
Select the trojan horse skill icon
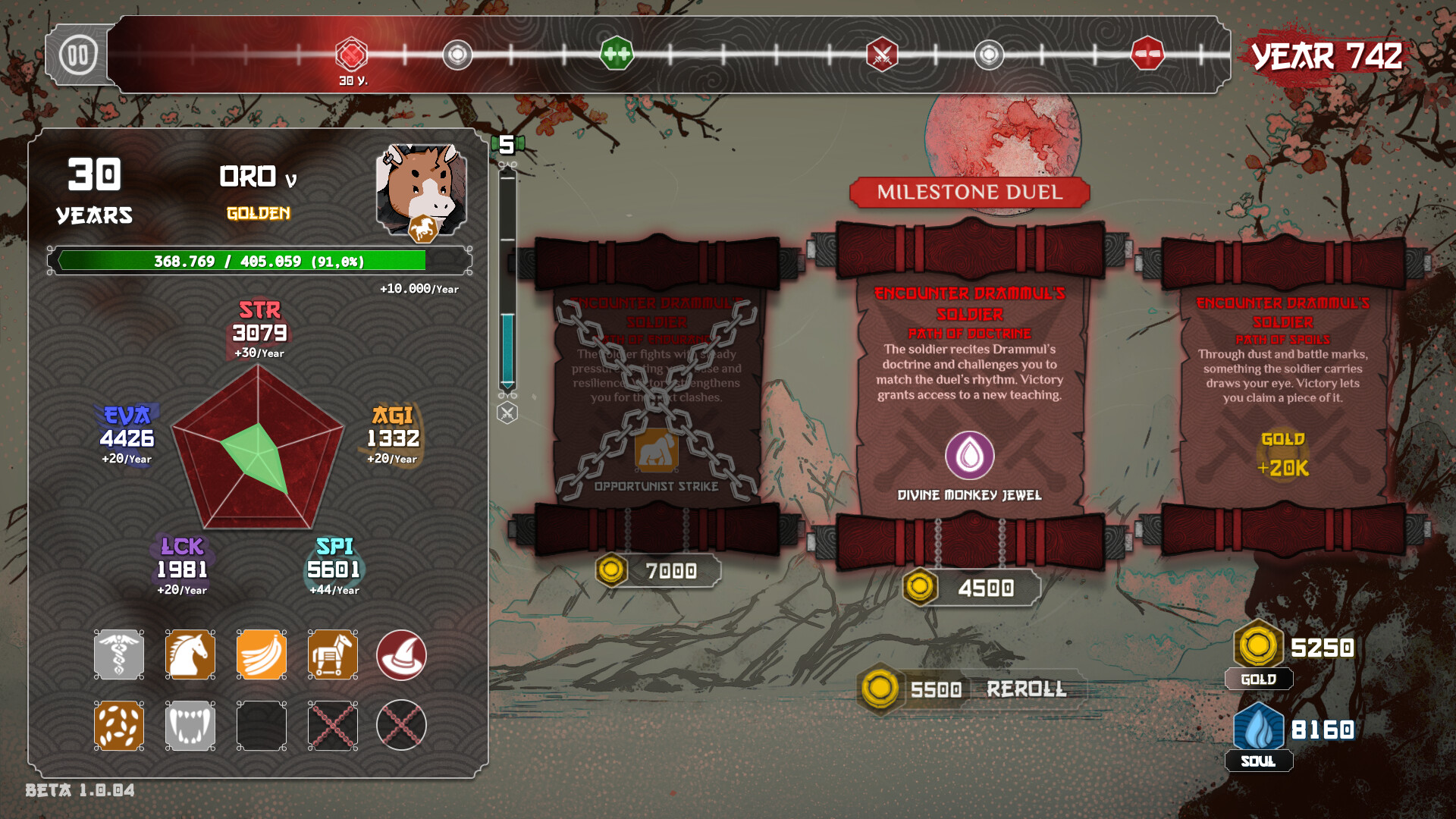click(x=333, y=654)
